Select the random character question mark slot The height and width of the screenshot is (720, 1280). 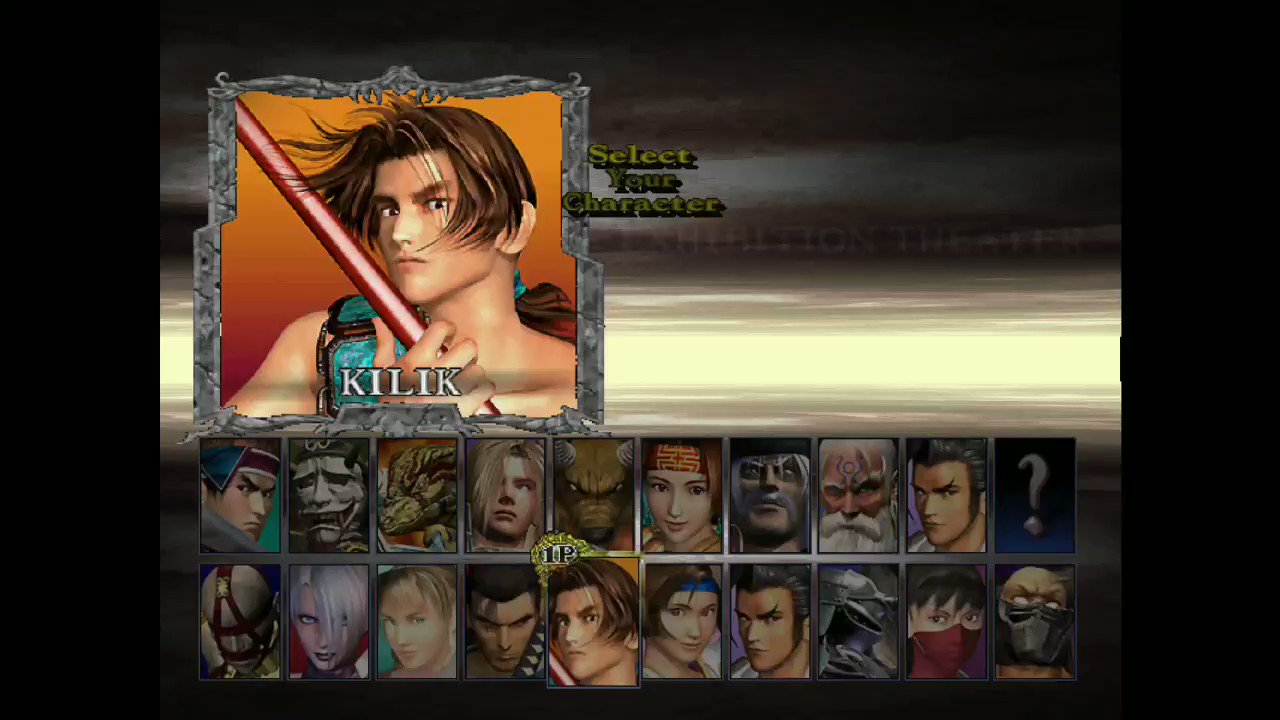(1032, 495)
